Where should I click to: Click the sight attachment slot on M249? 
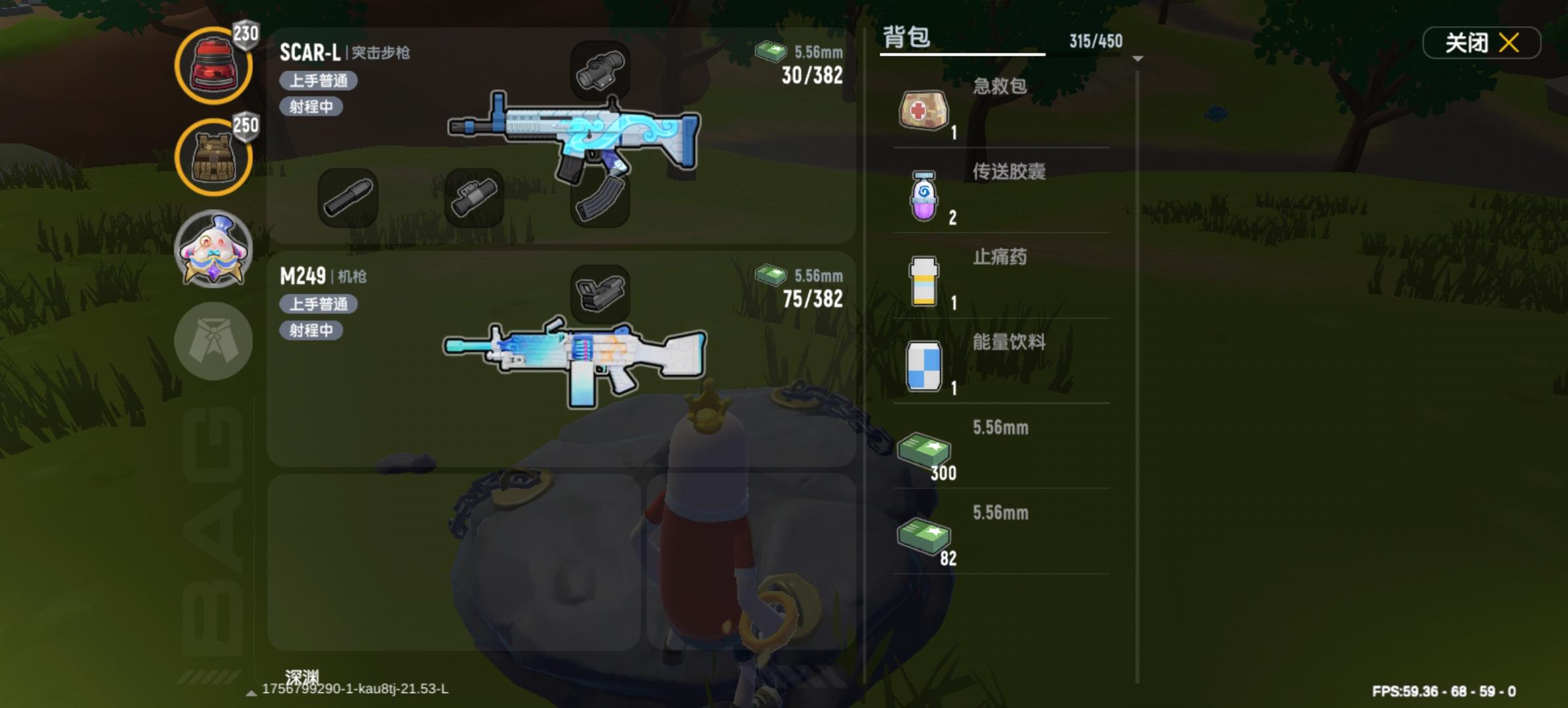click(x=600, y=292)
